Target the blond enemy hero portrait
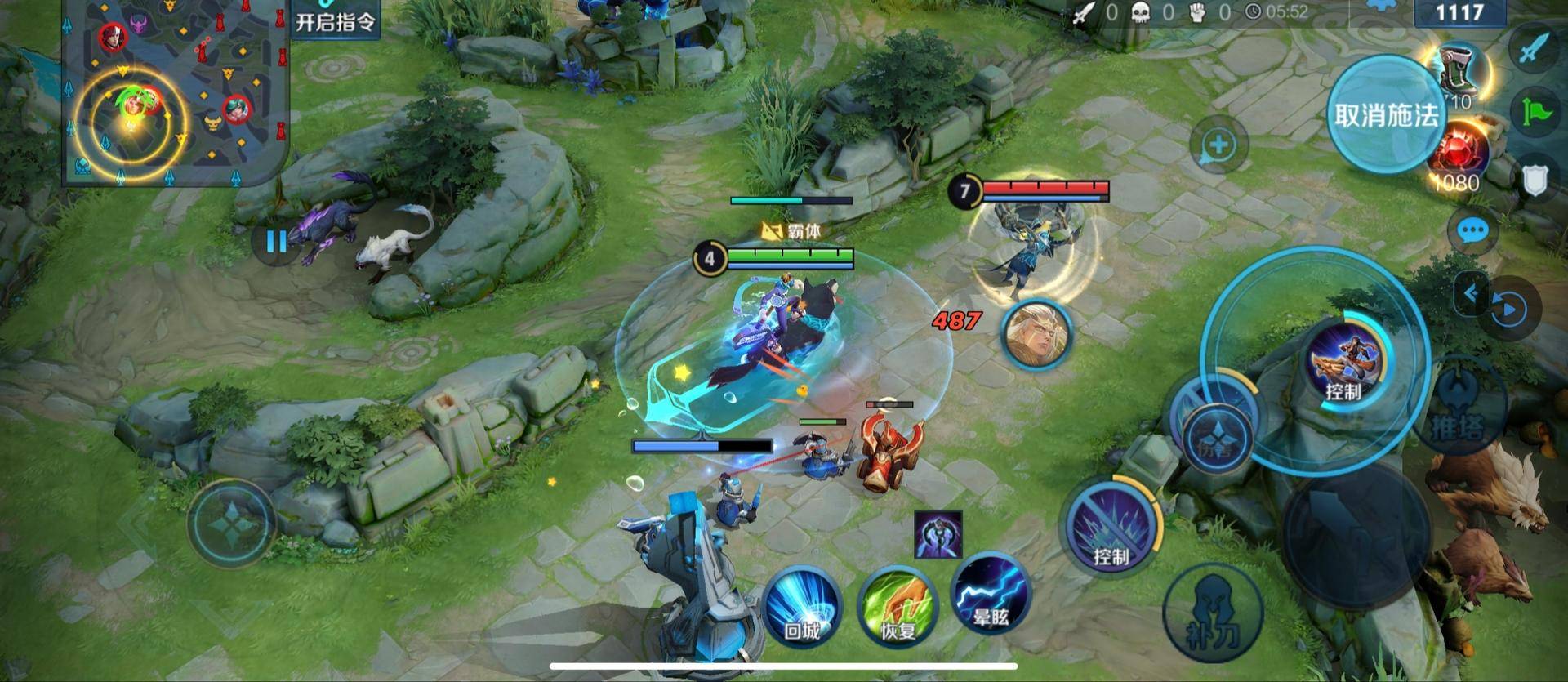This screenshot has width=1568, height=682. pos(1036,335)
